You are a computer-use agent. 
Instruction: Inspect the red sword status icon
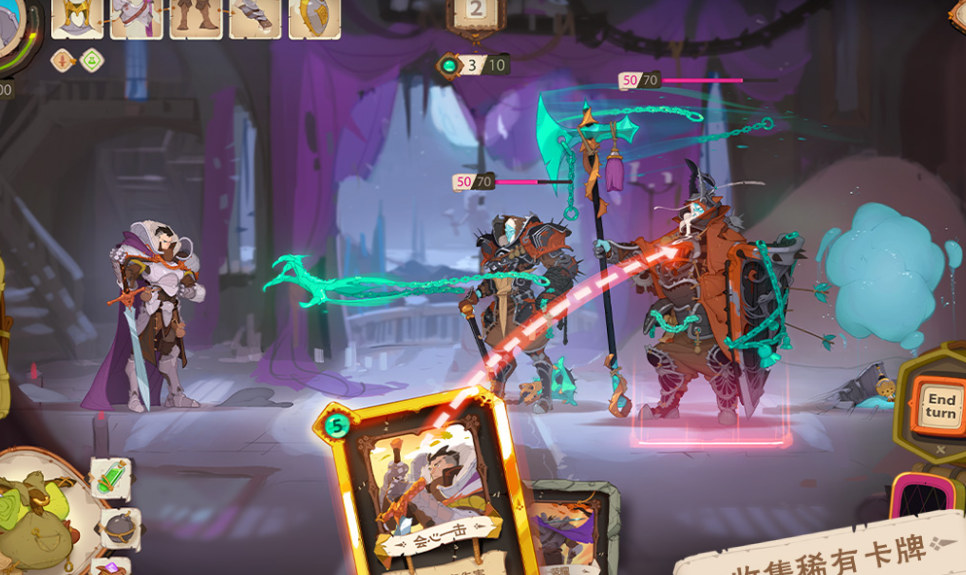[x=63, y=60]
